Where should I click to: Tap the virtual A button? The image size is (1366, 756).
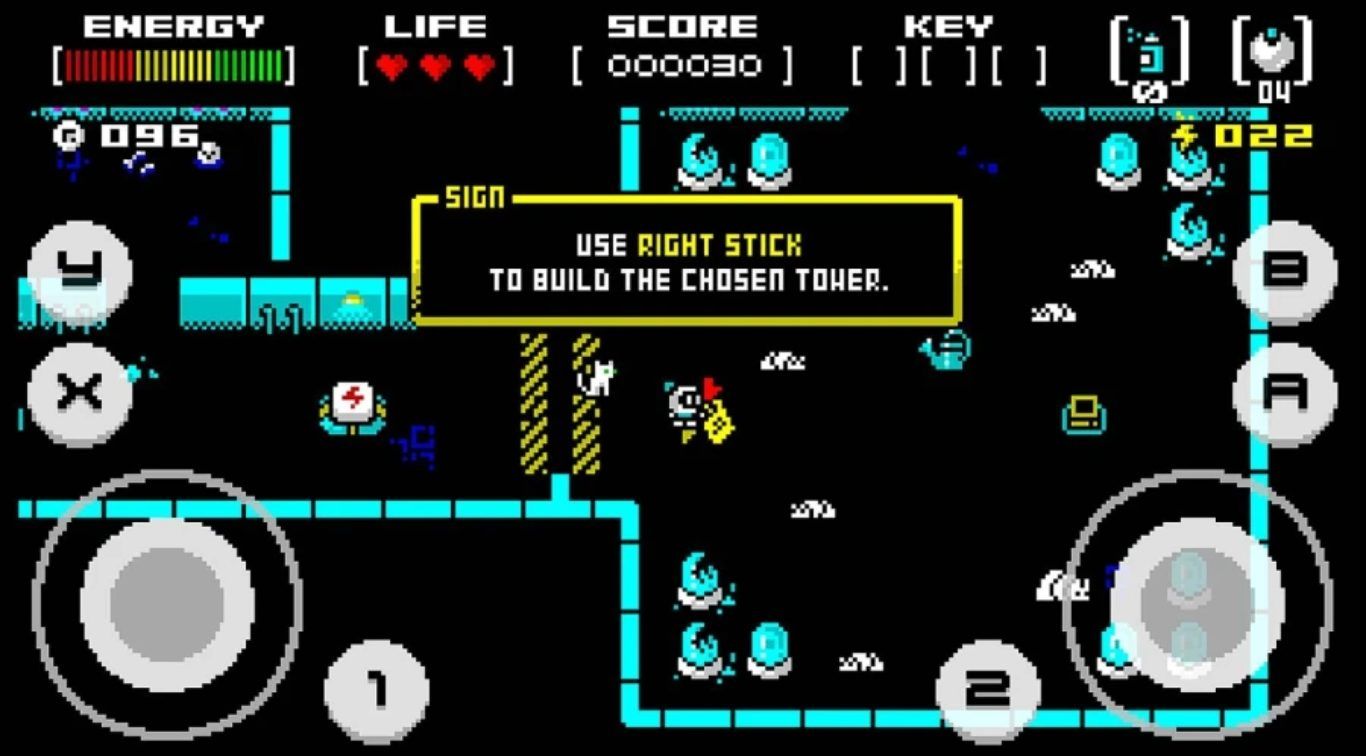[x=1285, y=394]
